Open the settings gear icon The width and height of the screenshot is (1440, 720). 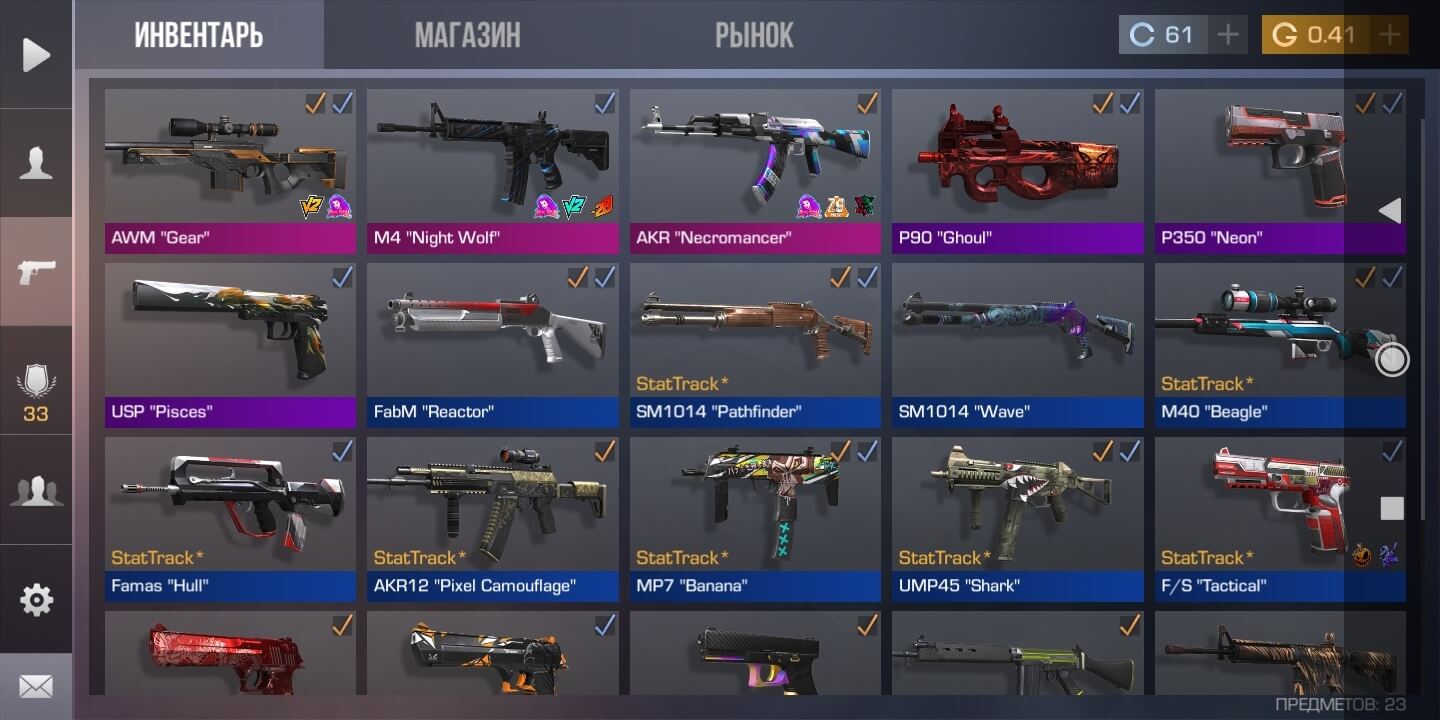tap(36, 600)
